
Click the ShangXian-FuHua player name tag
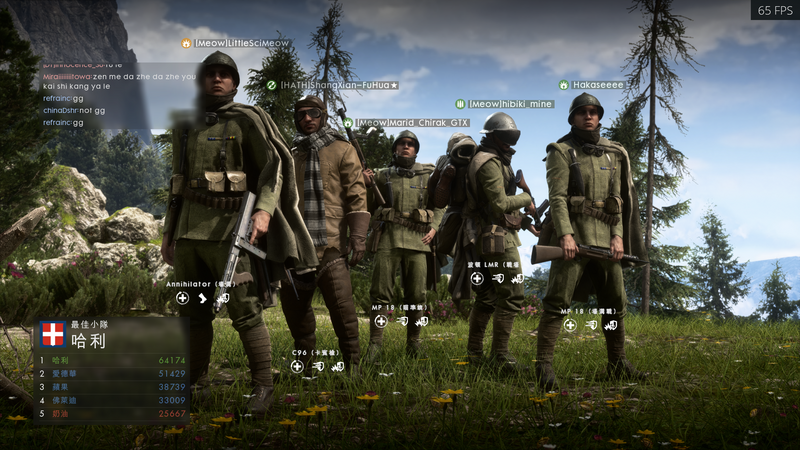[338, 86]
